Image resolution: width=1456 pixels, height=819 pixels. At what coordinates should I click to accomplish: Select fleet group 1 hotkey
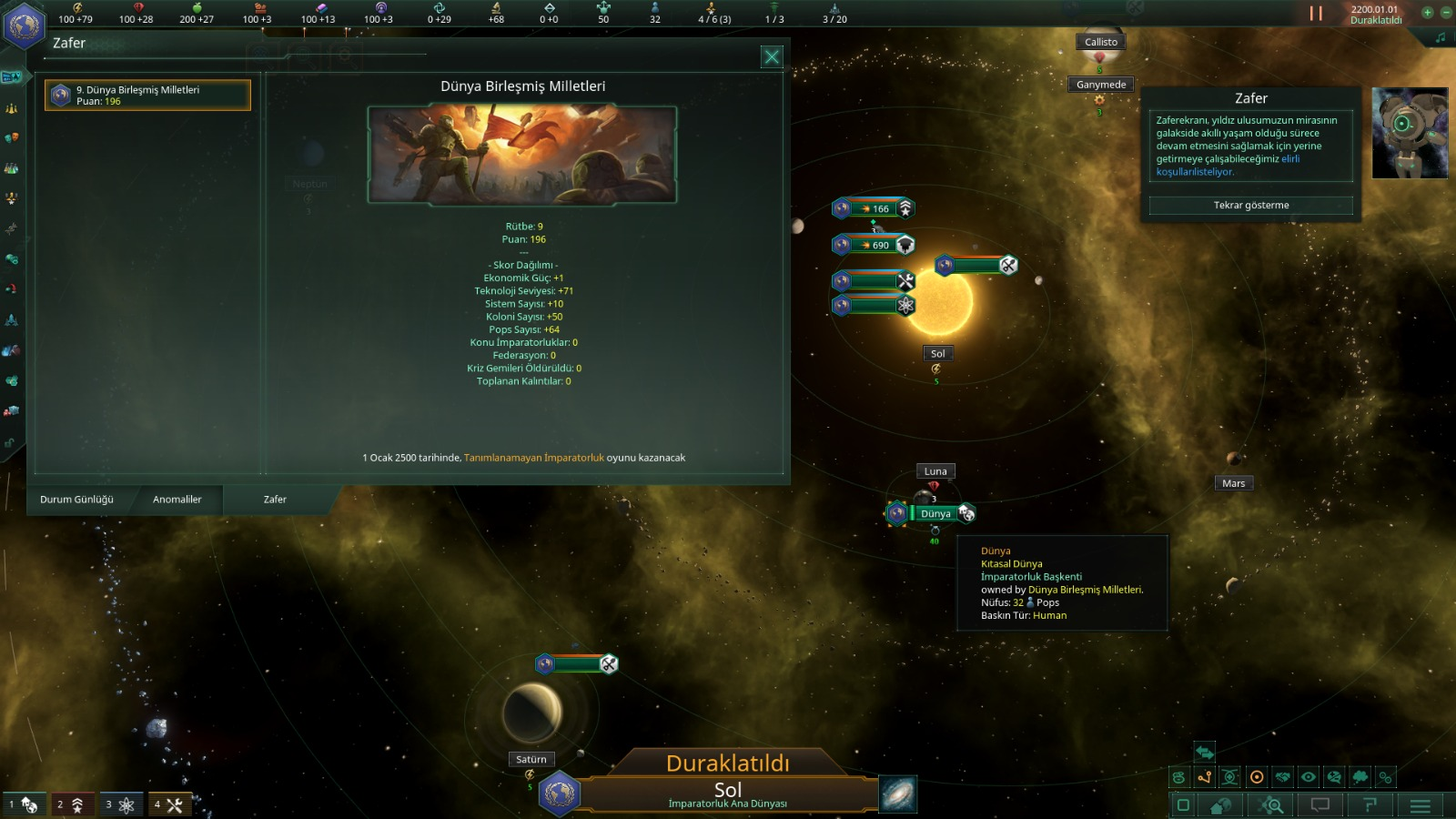(x=24, y=804)
